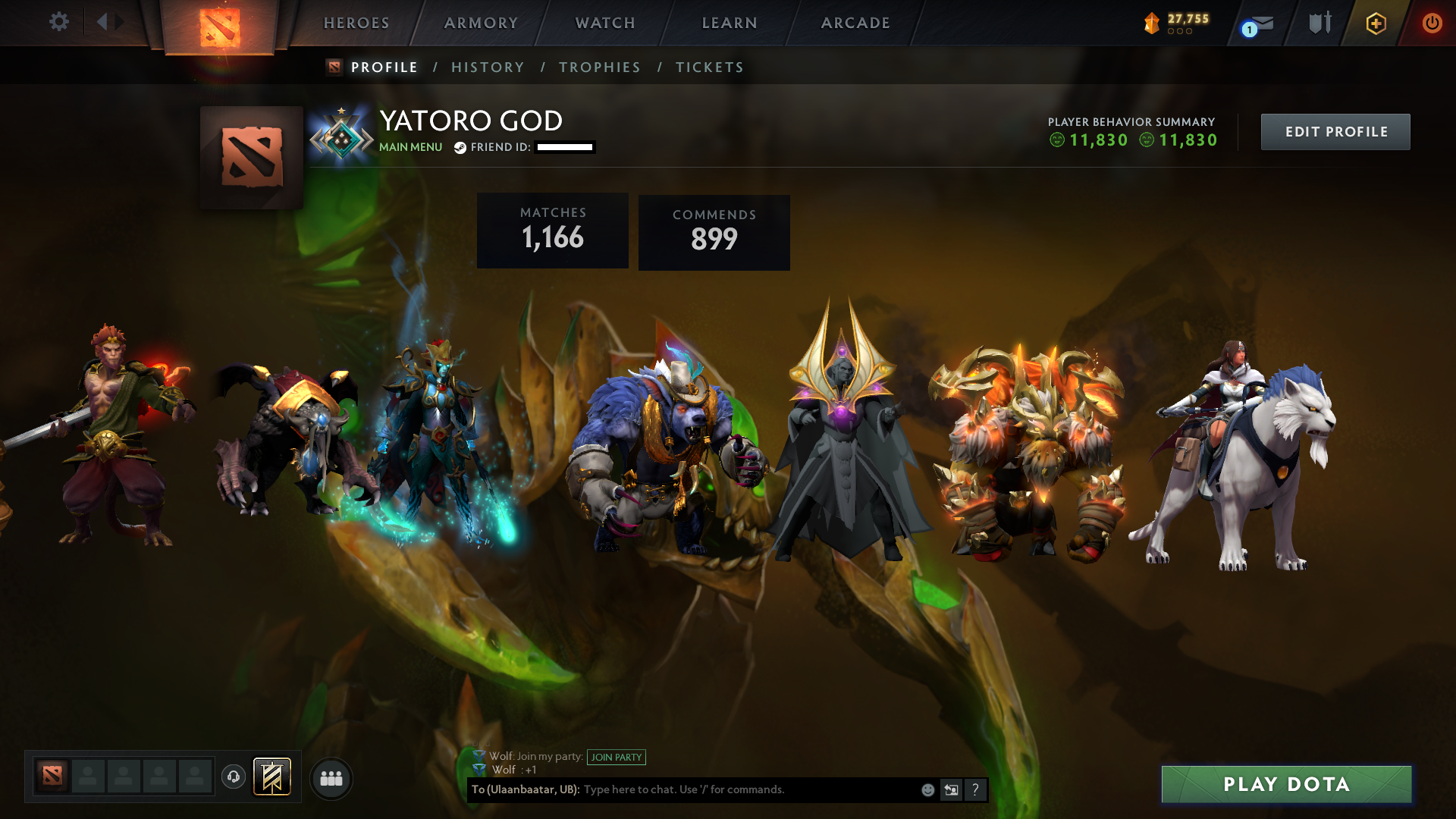1456x819 pixels.
Task: Select the guild banner icon
Action: pos(271,777)
